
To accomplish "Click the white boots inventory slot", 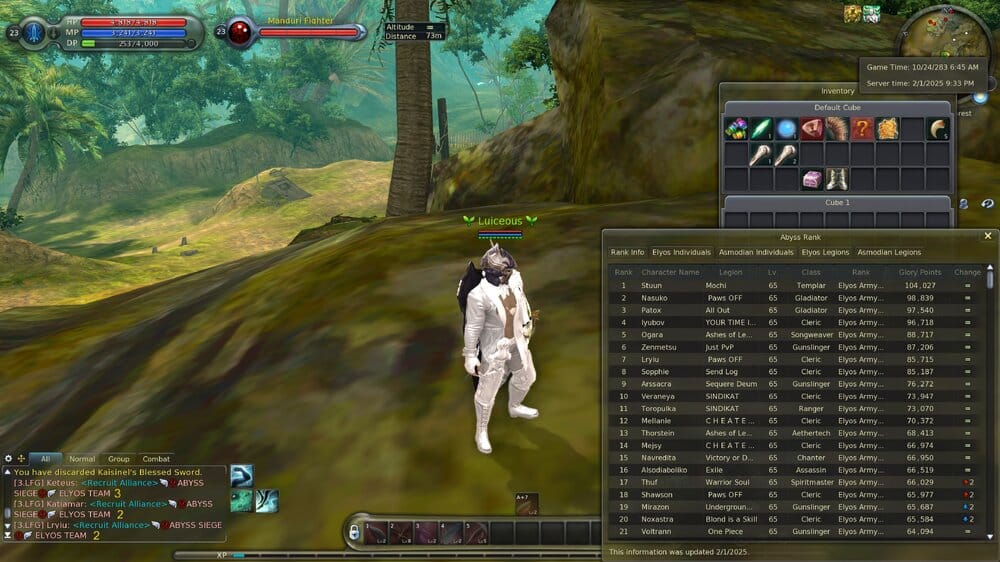I will [837, 179].
